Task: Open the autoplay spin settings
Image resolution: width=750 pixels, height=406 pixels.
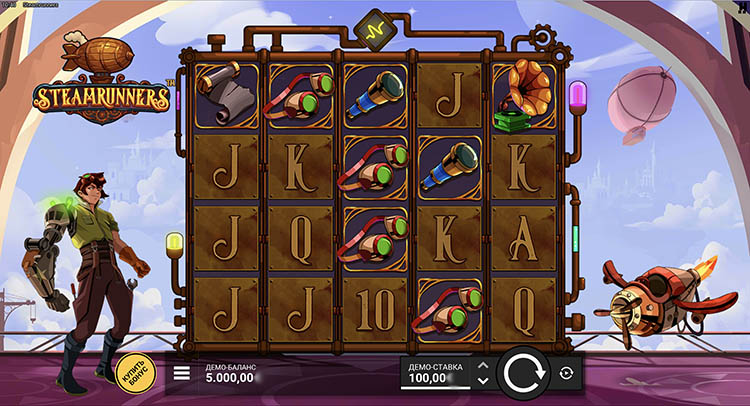Action: point(568,373)
